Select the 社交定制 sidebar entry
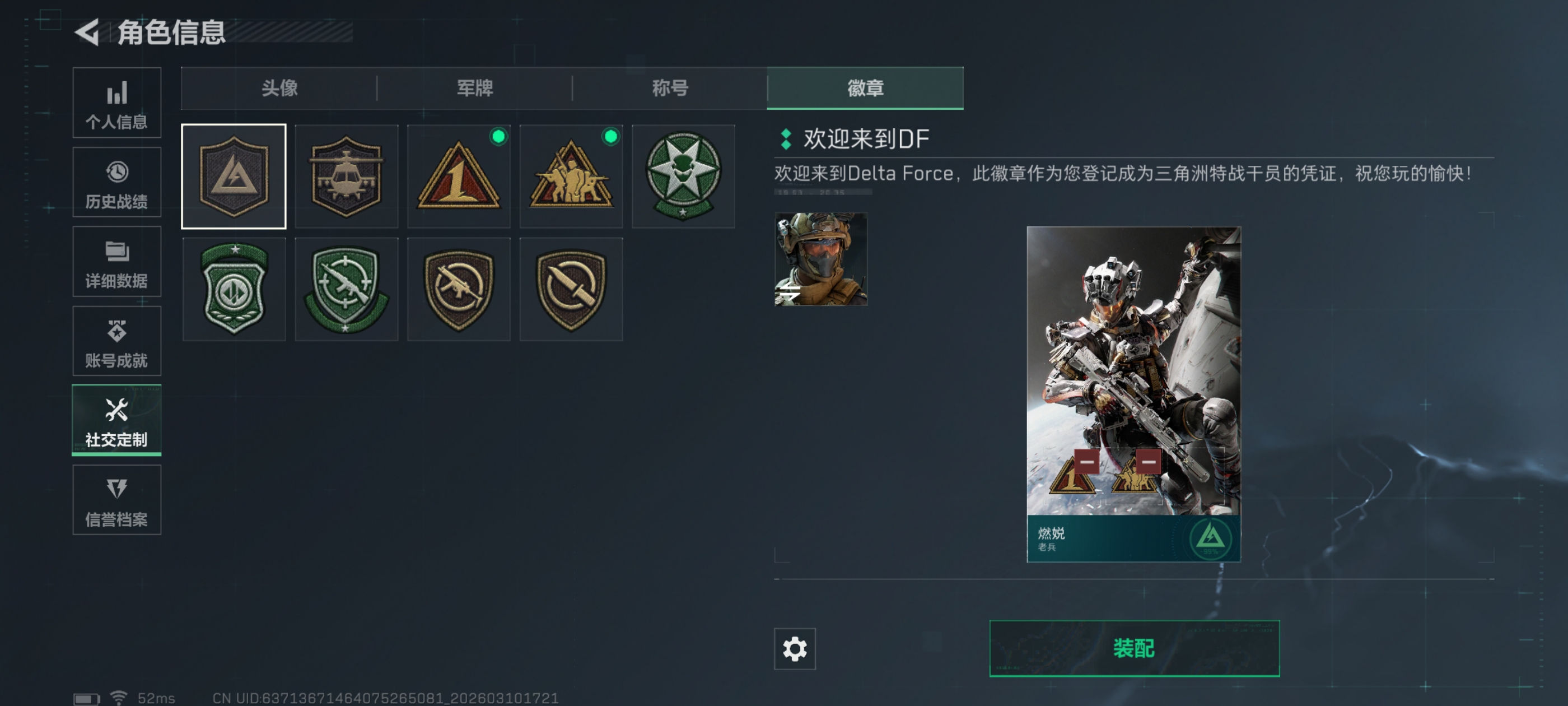 click(x=116, y=420)
